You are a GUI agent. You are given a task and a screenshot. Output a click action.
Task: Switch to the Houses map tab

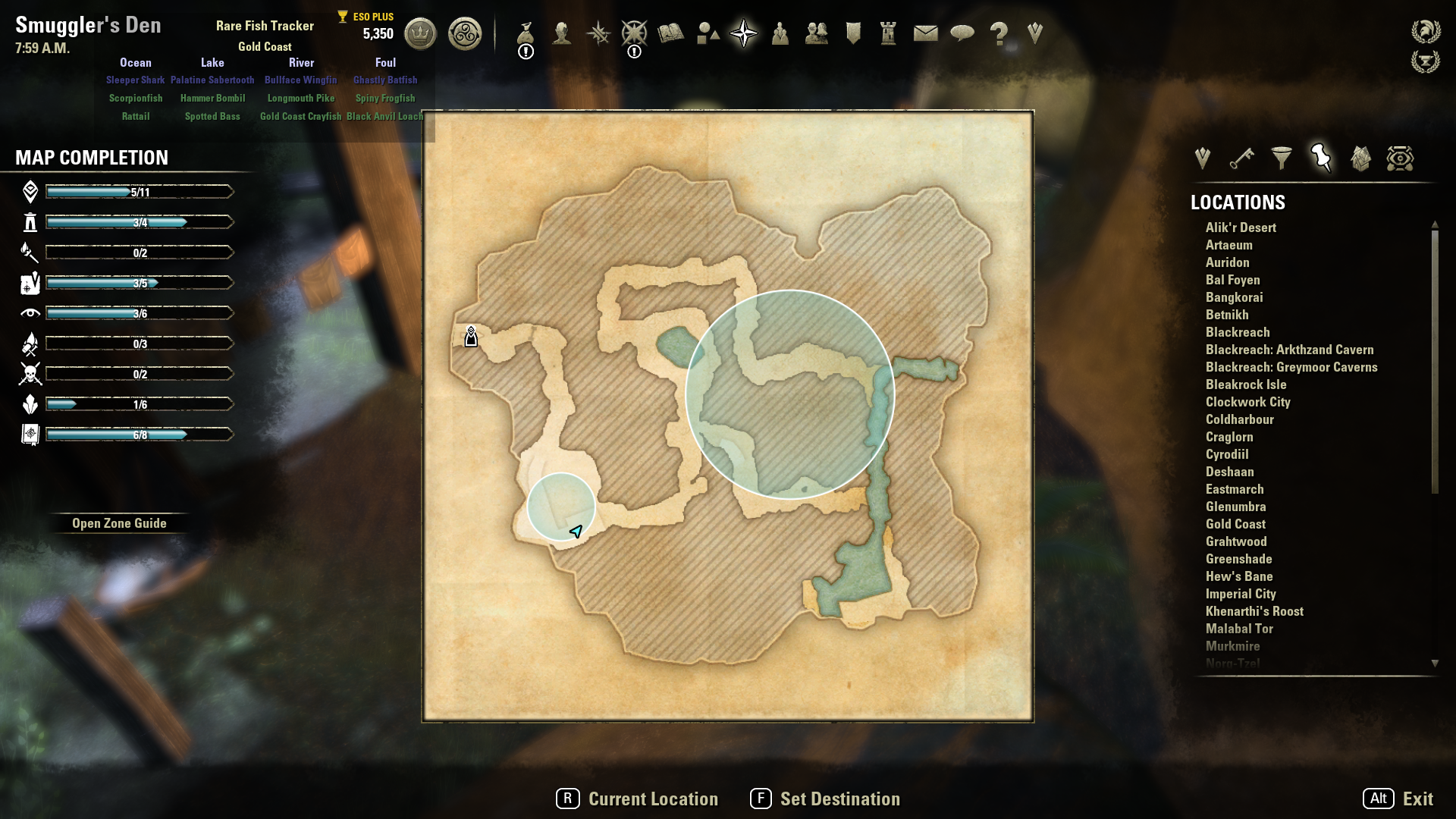click(1360, 158)
